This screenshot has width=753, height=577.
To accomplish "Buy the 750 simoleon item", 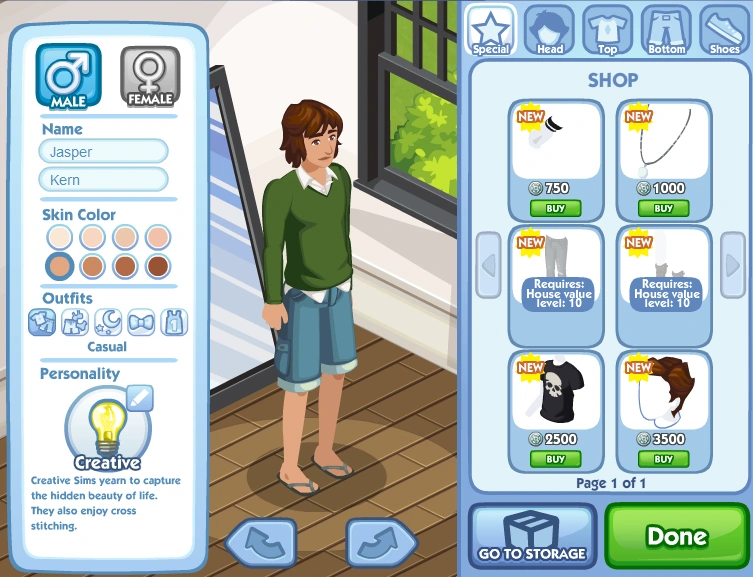I will click(555, 208).
